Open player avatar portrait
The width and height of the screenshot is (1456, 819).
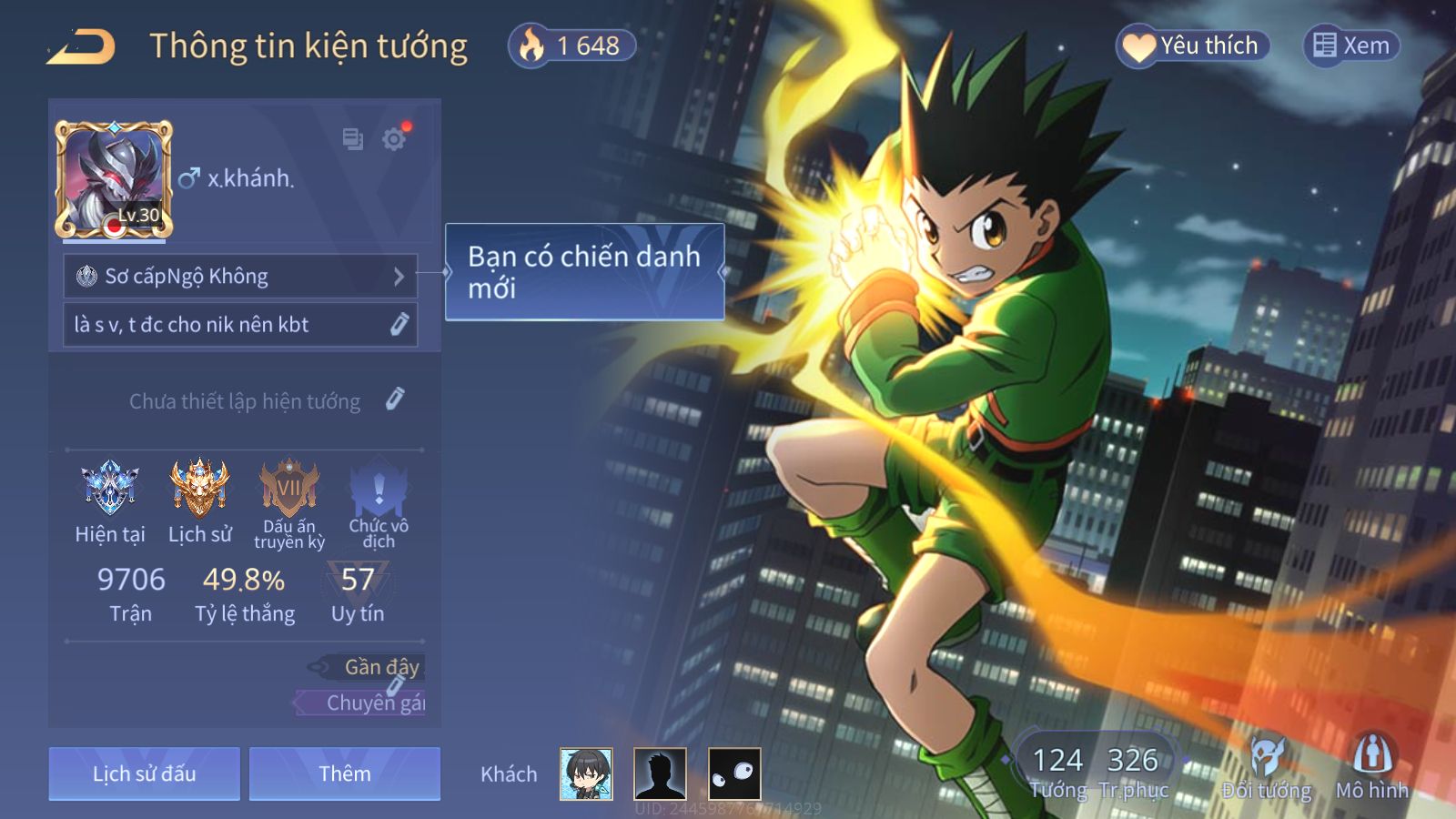click(114, 179)
